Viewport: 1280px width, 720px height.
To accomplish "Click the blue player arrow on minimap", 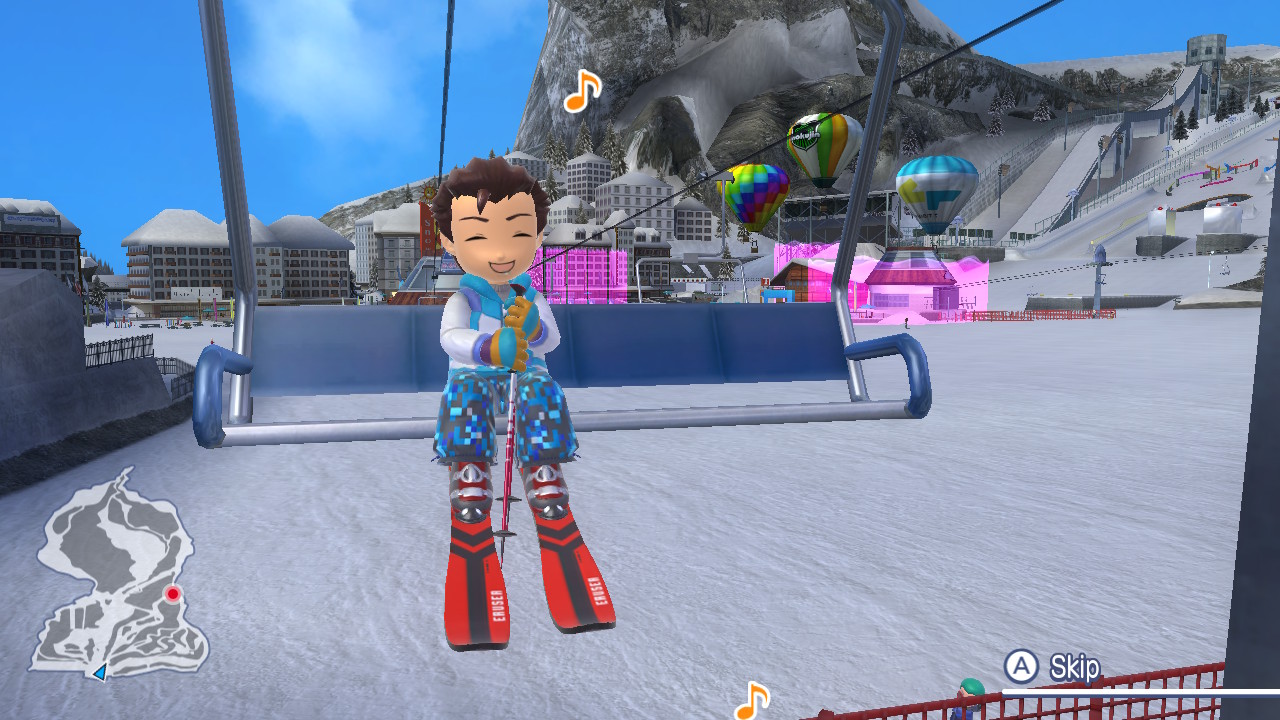I will pyautogui.click(x=99, y=673).
